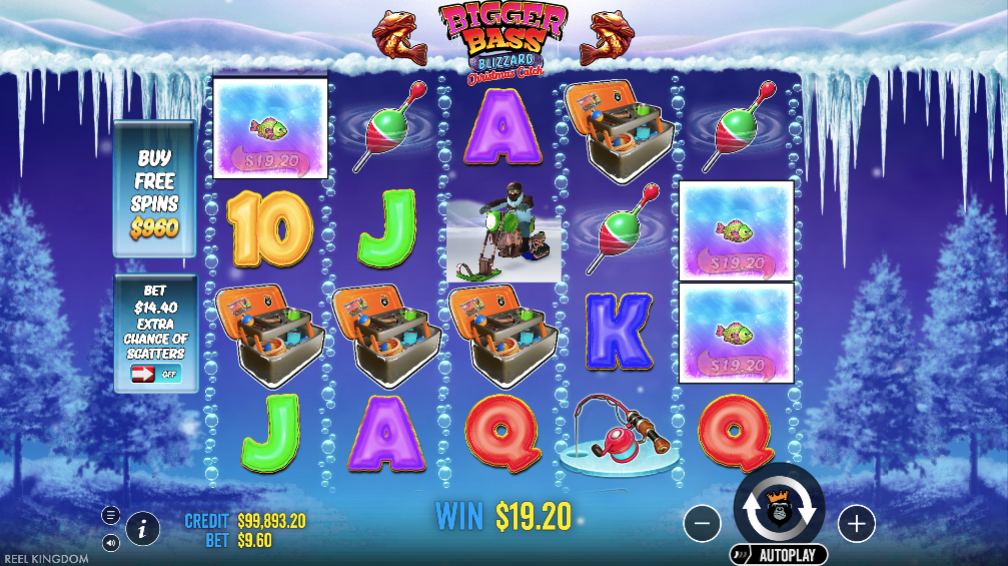Open the hamburger menu icon
The image size is (1008, 566).
tap(111, 515)
